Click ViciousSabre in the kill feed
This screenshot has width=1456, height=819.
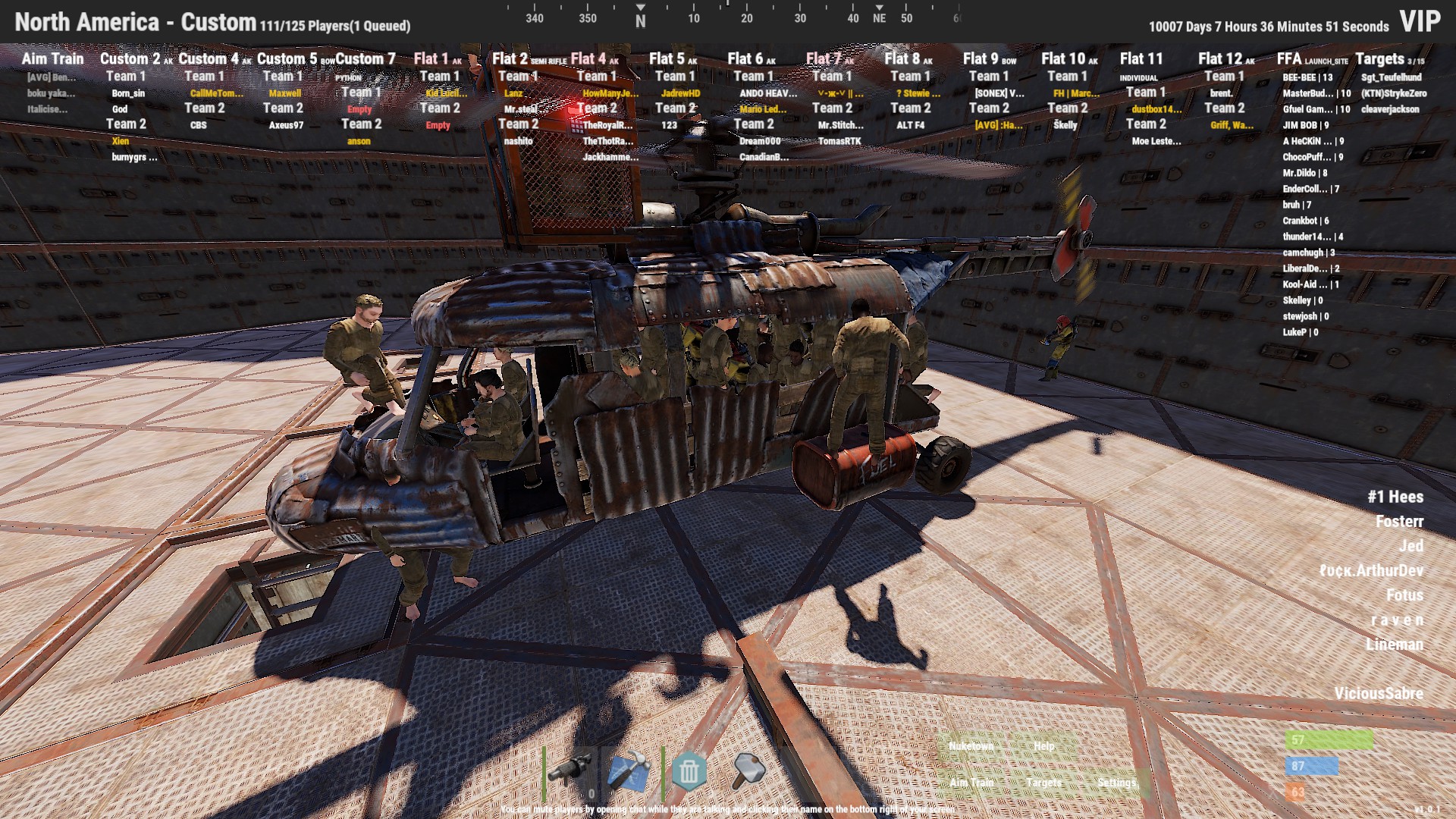[x=1379, y=693]
